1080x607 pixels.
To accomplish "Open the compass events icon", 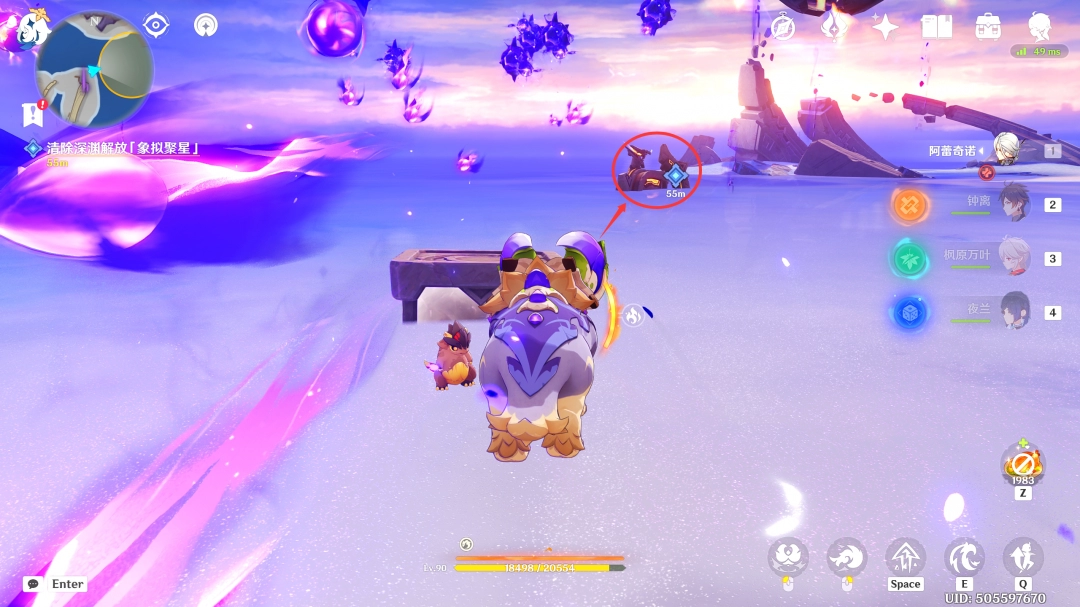I will 782,27.
